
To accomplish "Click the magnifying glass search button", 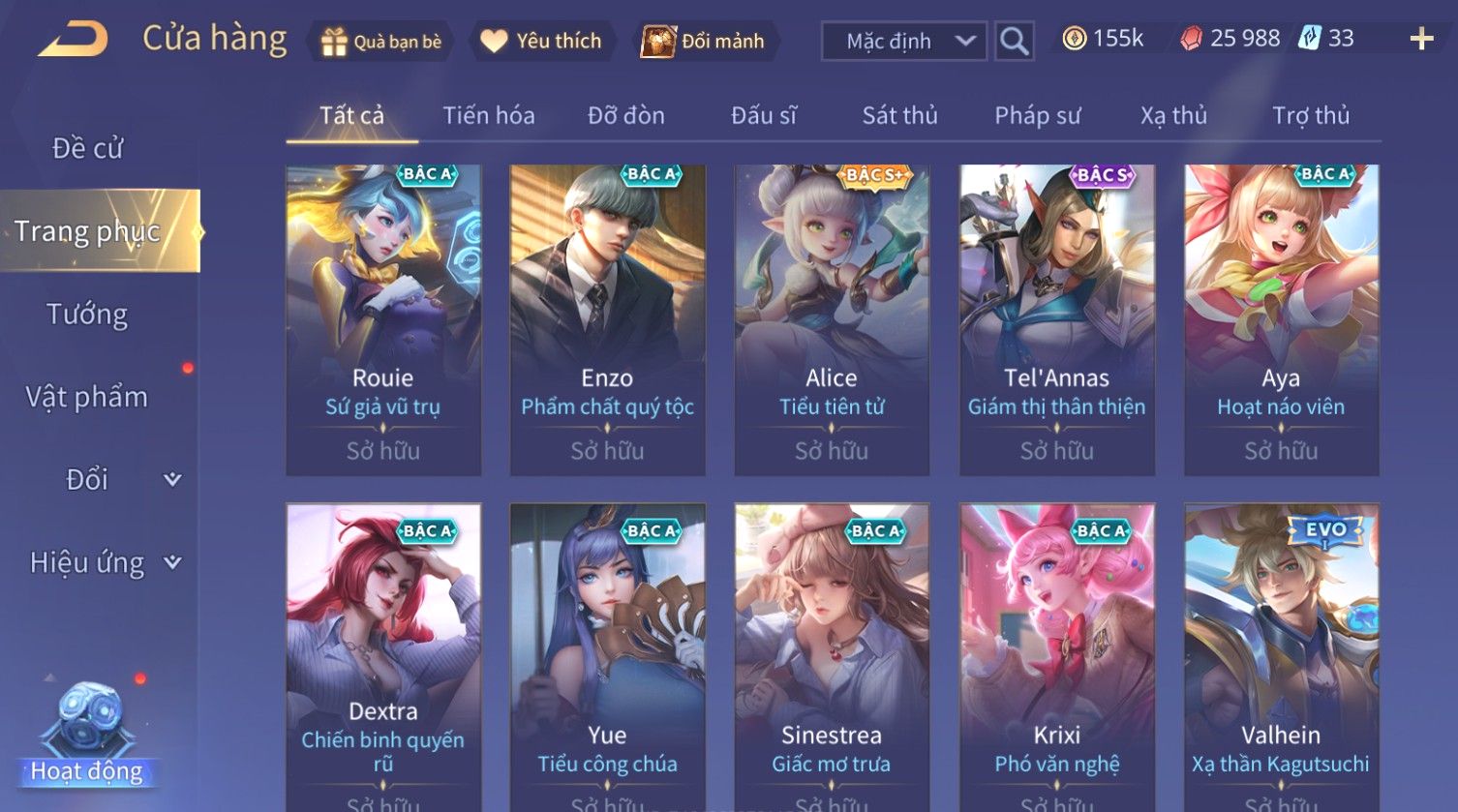I will pyautogui.click(x=1014, y=42).
